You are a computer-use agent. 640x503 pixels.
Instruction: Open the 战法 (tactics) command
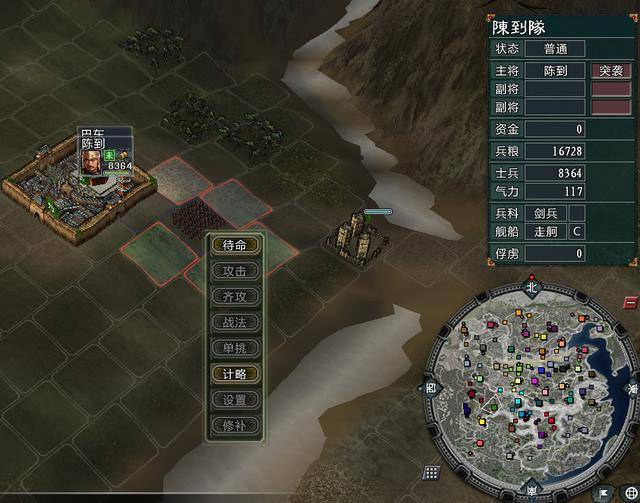[x=235, y=323]
